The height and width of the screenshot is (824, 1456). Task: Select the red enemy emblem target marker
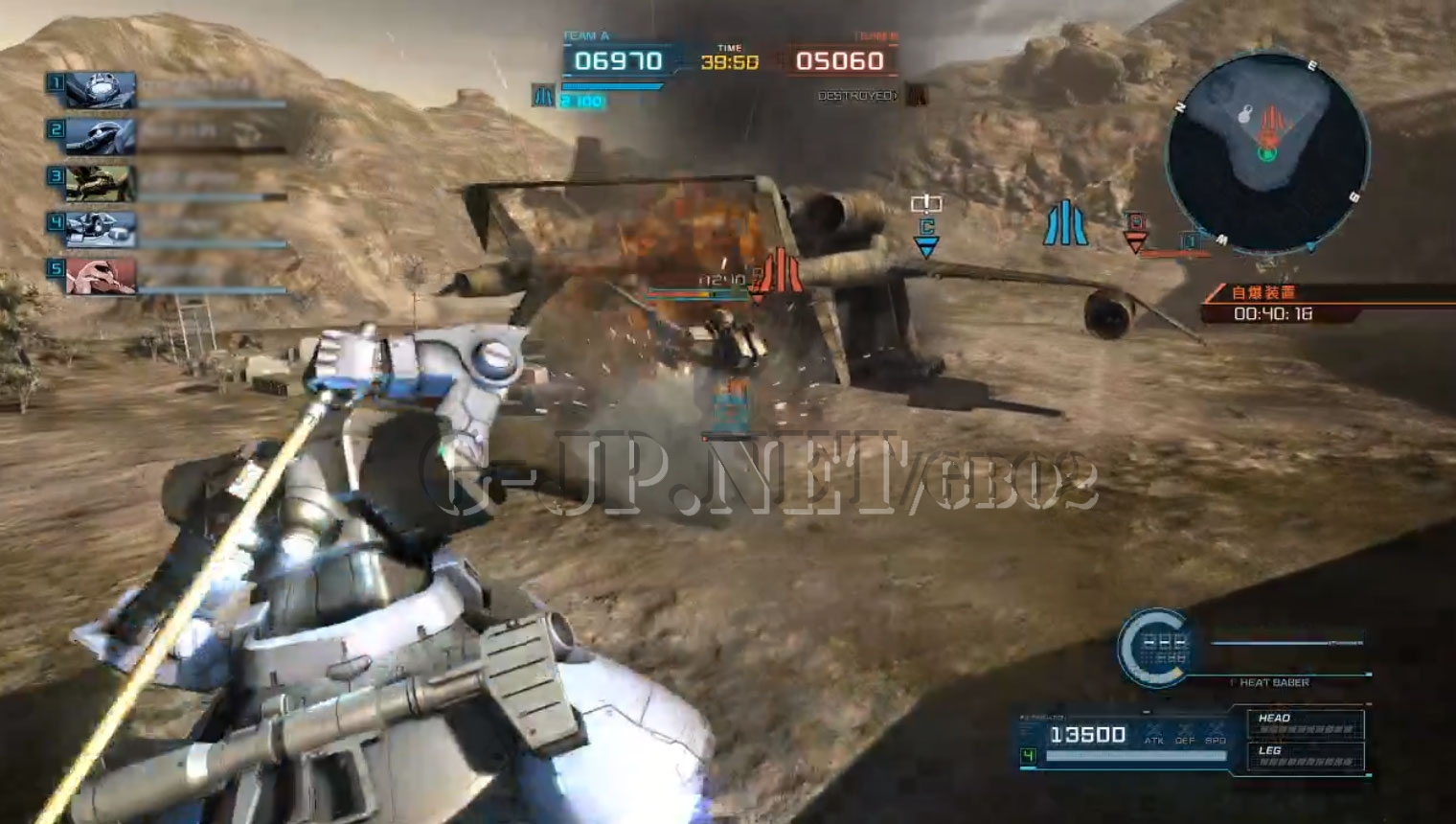coord(781,272)
